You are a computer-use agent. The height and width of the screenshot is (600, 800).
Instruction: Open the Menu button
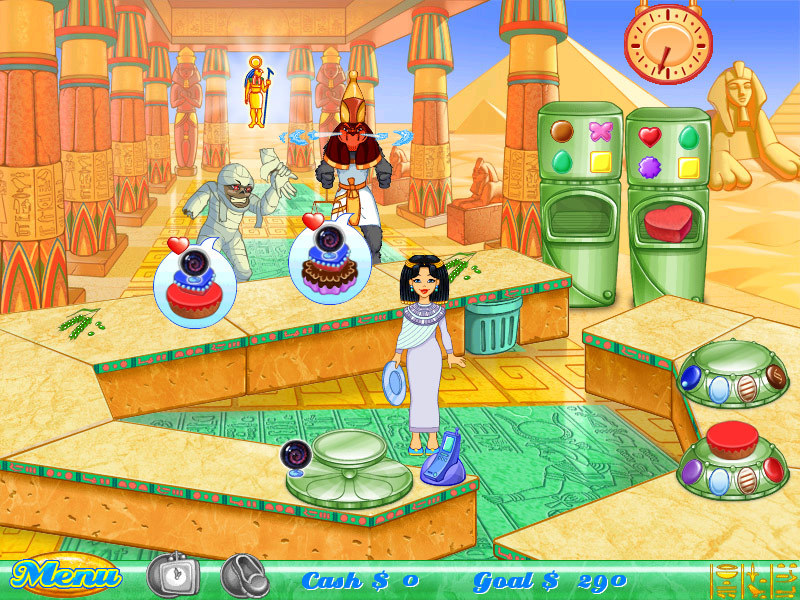[x=66, y=577]
